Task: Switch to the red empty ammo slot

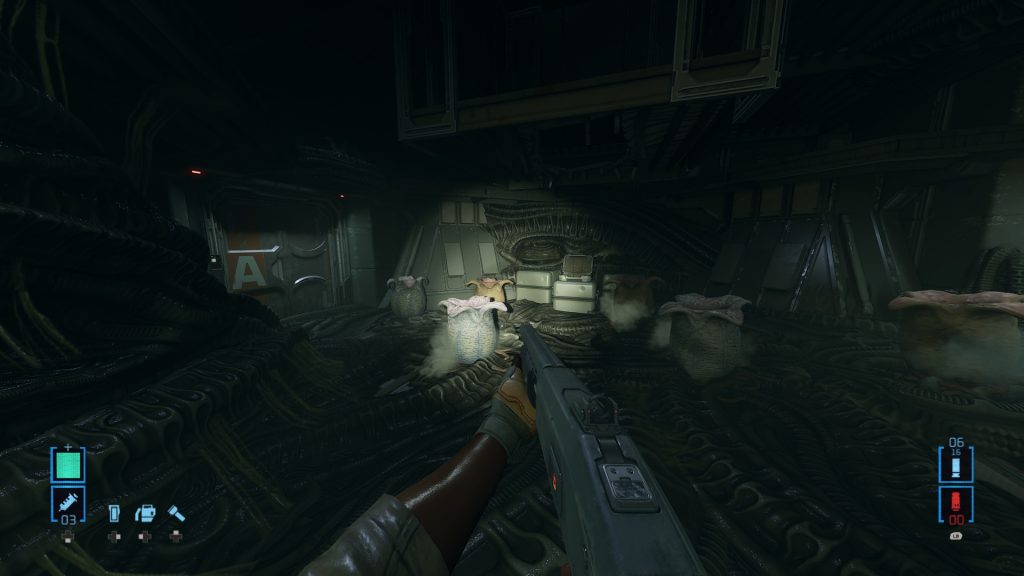Action: click(955, 503)
